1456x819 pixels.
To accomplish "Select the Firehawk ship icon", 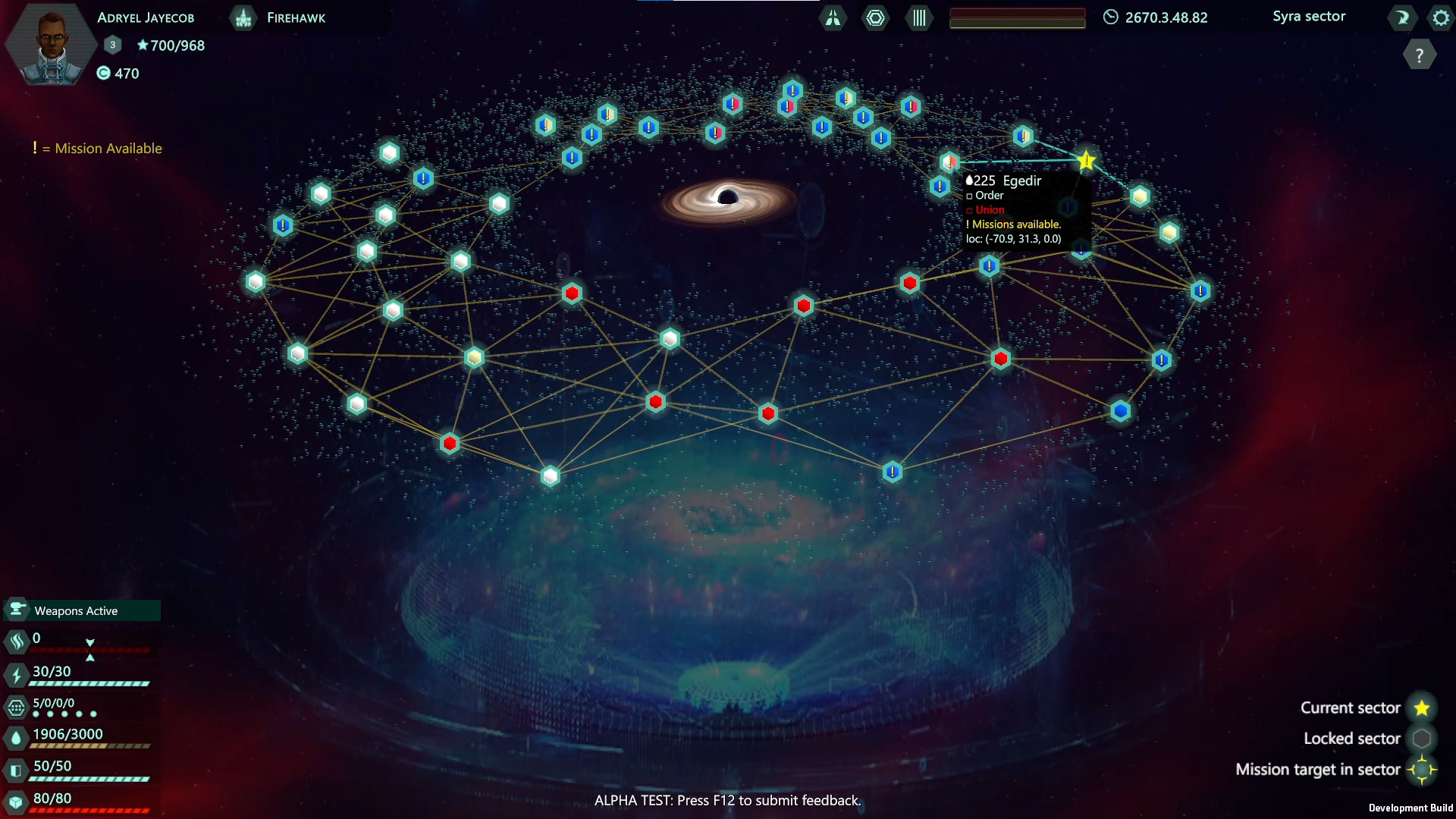I will coord(243,17).
